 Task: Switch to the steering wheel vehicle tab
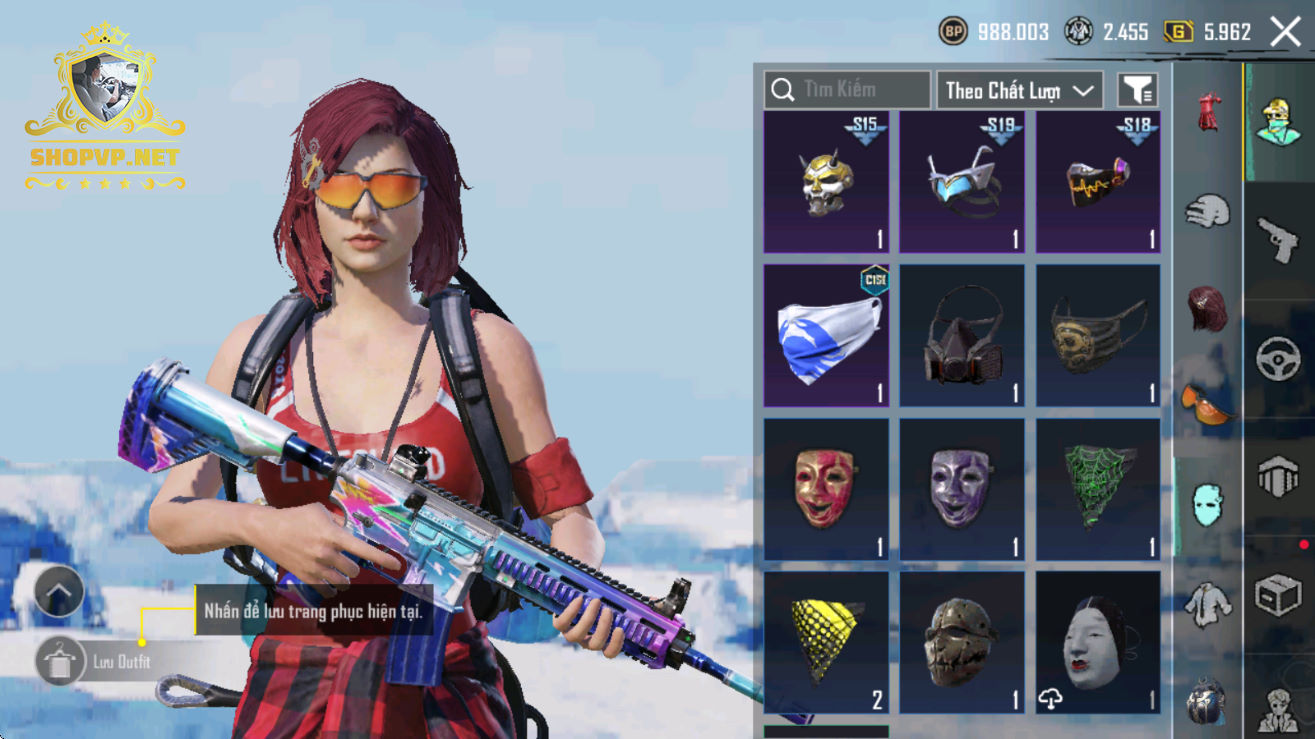point(1278,360)
